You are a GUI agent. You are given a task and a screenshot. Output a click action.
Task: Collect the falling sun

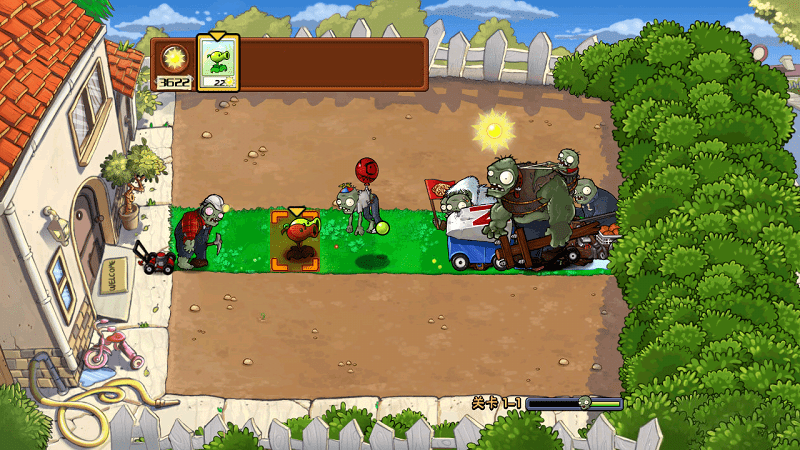click(x=492, y=129)
